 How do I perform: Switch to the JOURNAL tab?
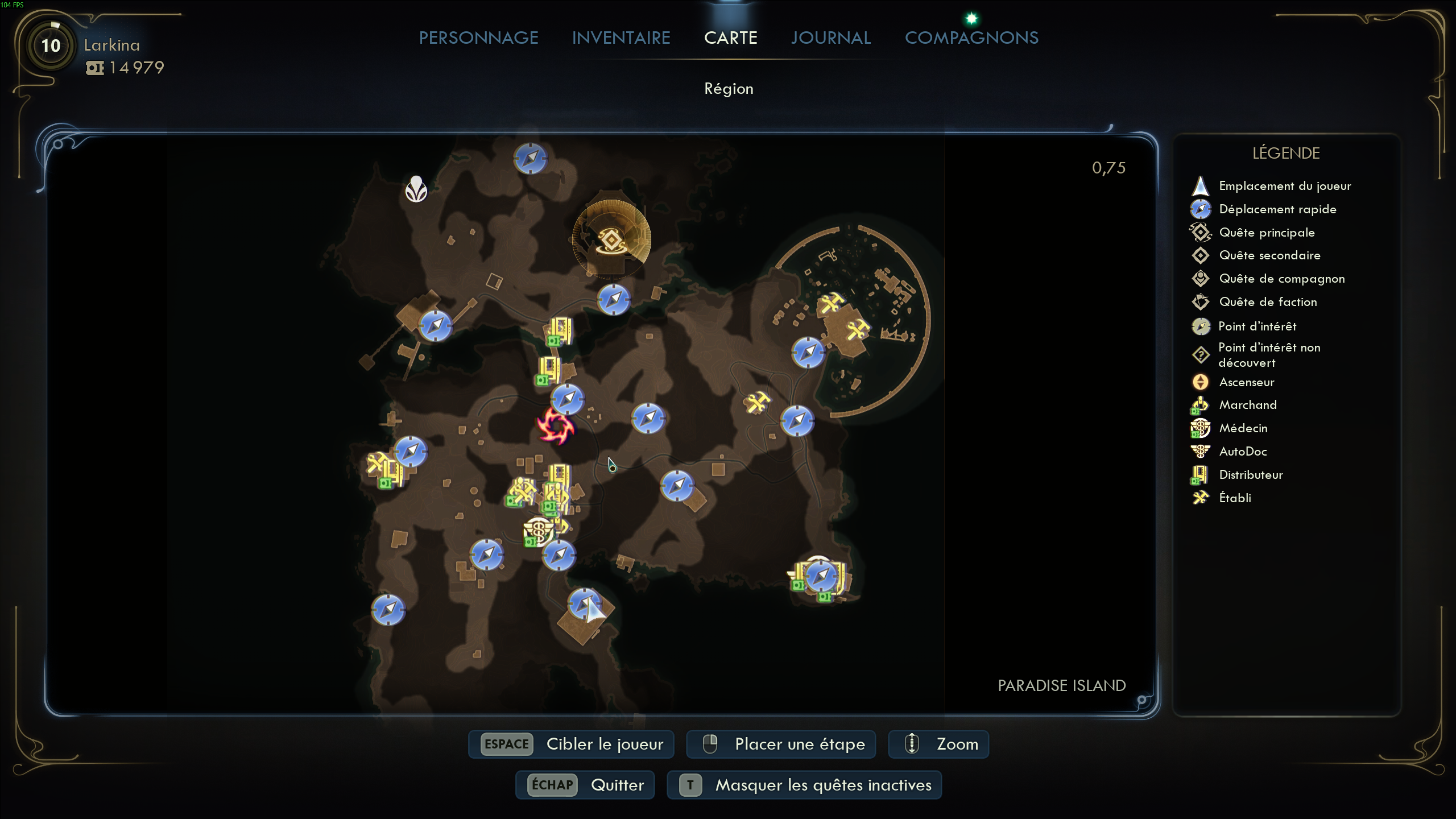(830, 38)
